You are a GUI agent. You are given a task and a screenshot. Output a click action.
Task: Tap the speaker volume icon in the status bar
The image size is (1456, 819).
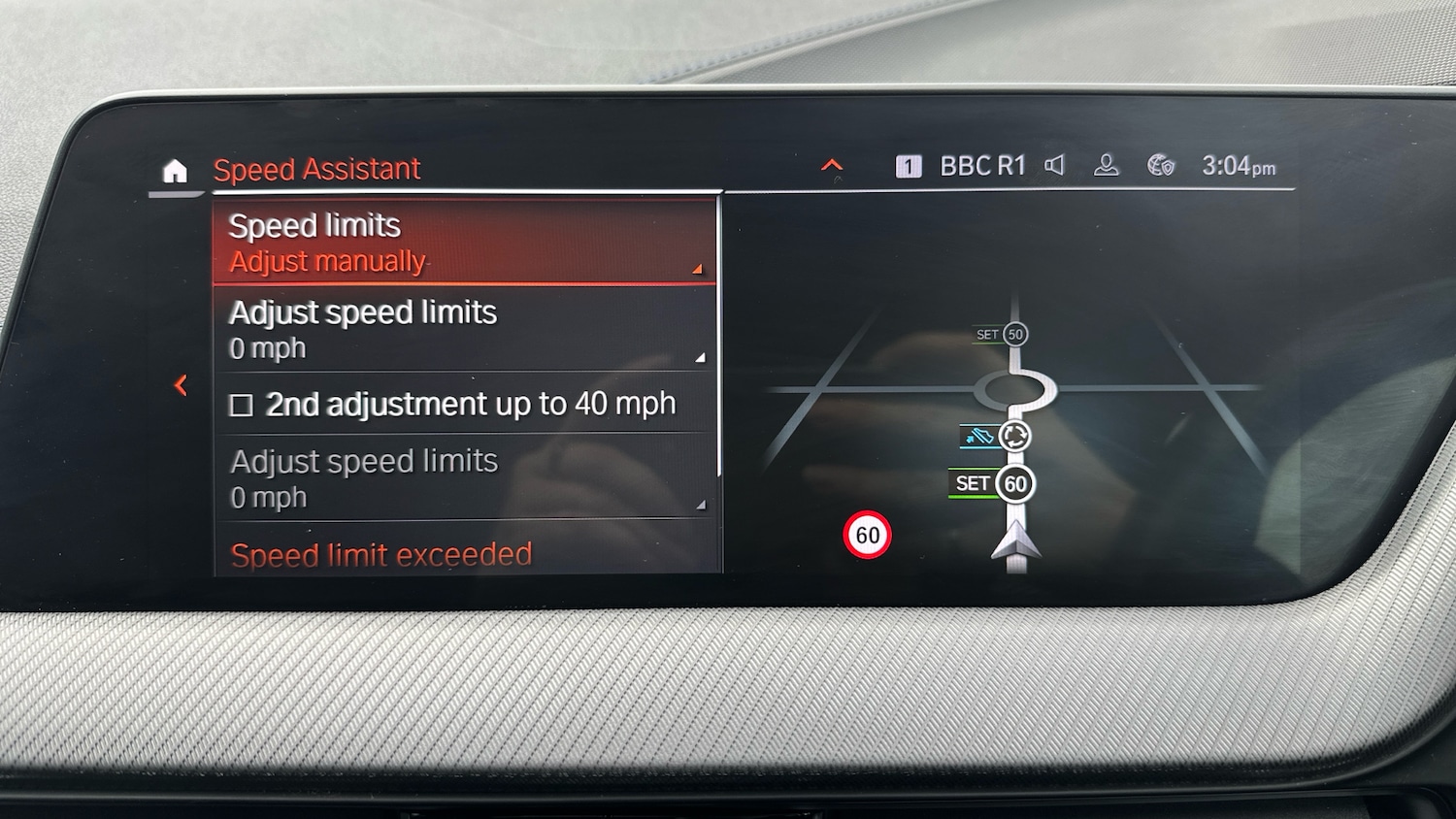[1054, 166]
